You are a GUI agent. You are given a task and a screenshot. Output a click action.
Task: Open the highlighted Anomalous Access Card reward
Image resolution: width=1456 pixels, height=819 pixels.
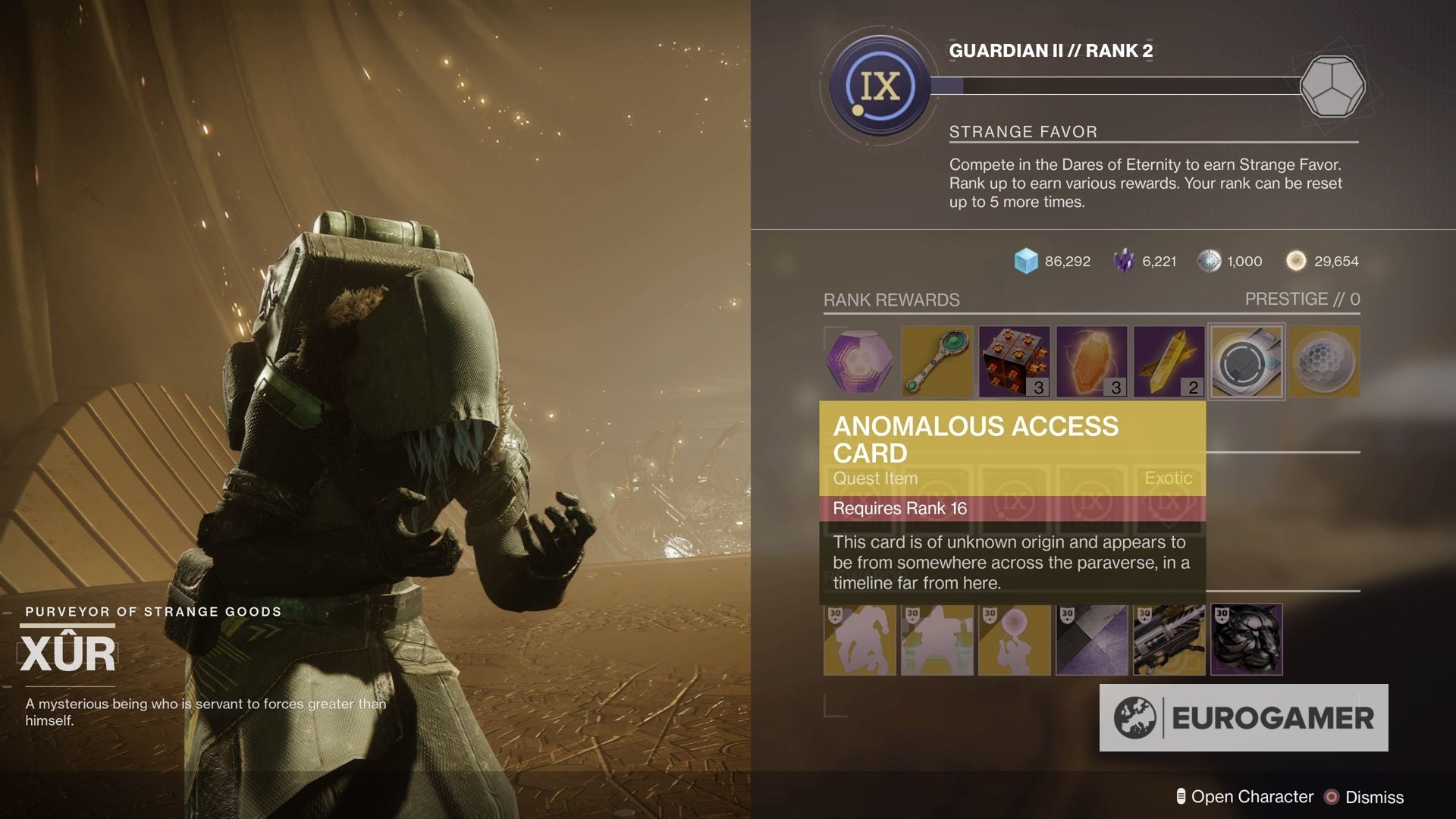click(1246, 362)
